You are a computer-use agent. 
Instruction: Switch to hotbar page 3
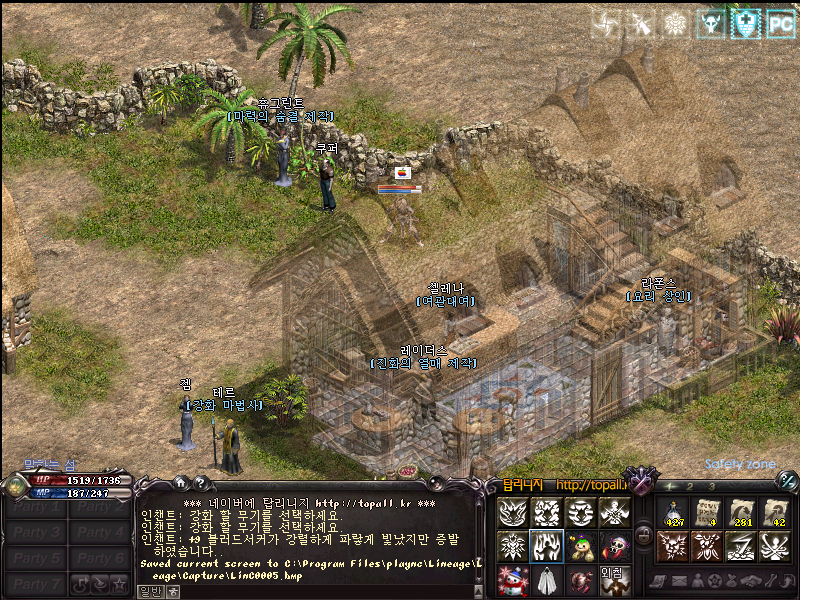point(711,487)
